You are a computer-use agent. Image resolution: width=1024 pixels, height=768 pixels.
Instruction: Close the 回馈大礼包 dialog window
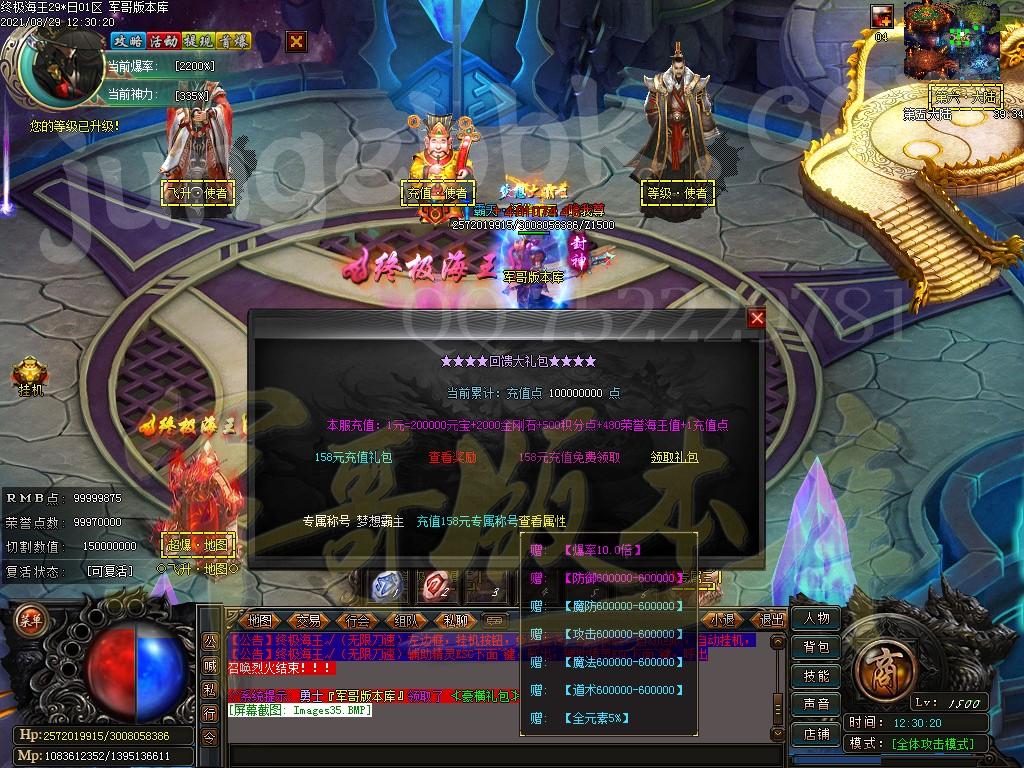(757, 318)
